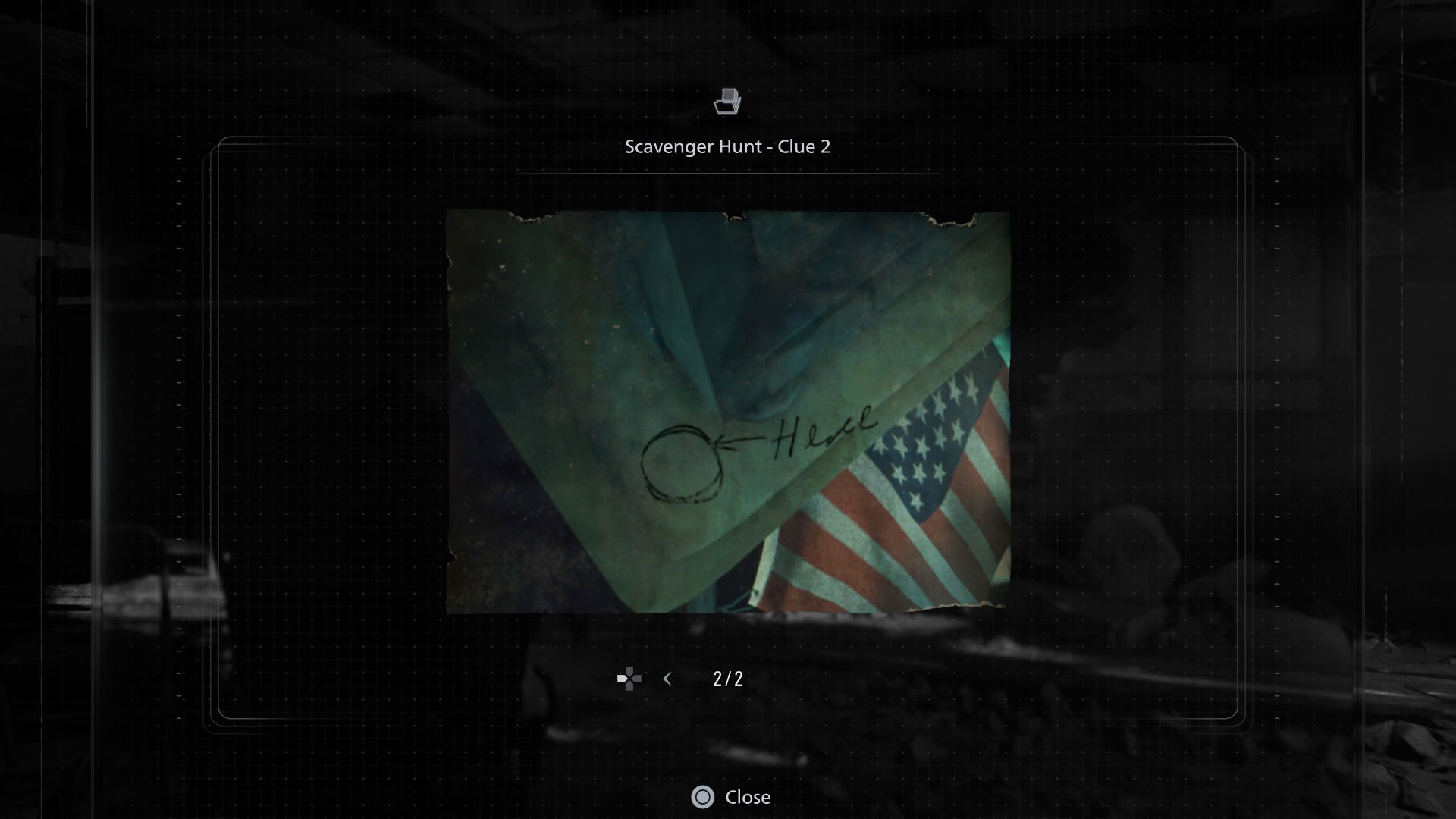Viewport: 1456px width, 819px height.
Task: Click the American flag in the photograph
Action: [918, 470]
